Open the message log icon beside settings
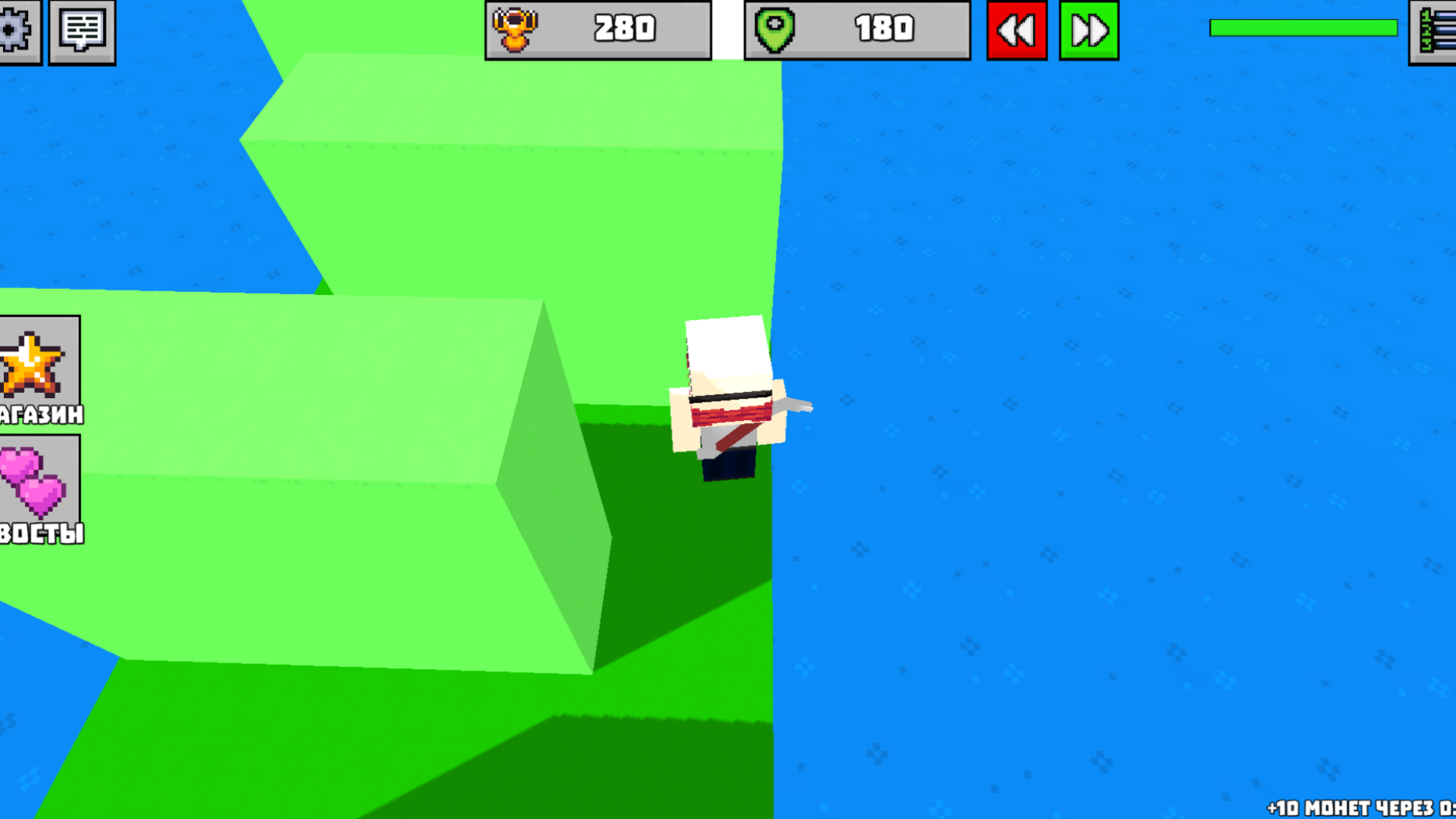 point(82,30)
